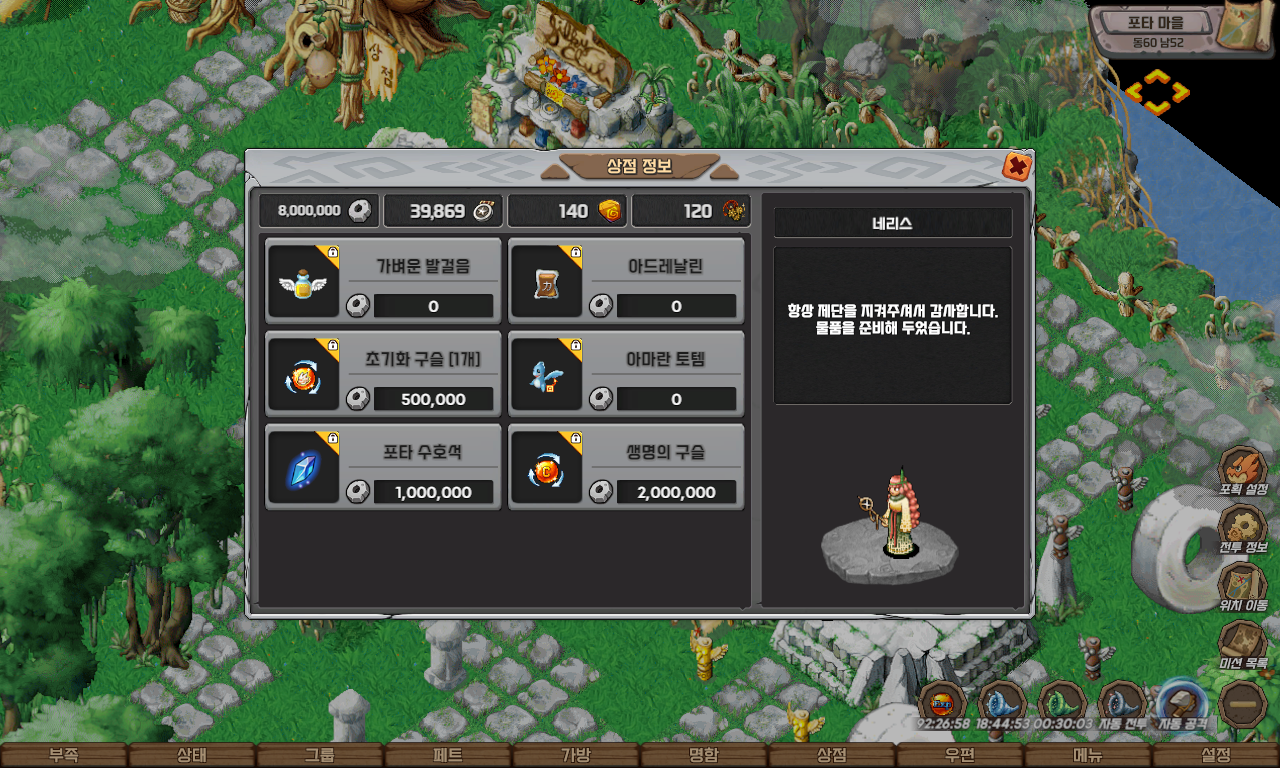
Task: Show the 미션 목록 mission list
Action: point(1243,645)
